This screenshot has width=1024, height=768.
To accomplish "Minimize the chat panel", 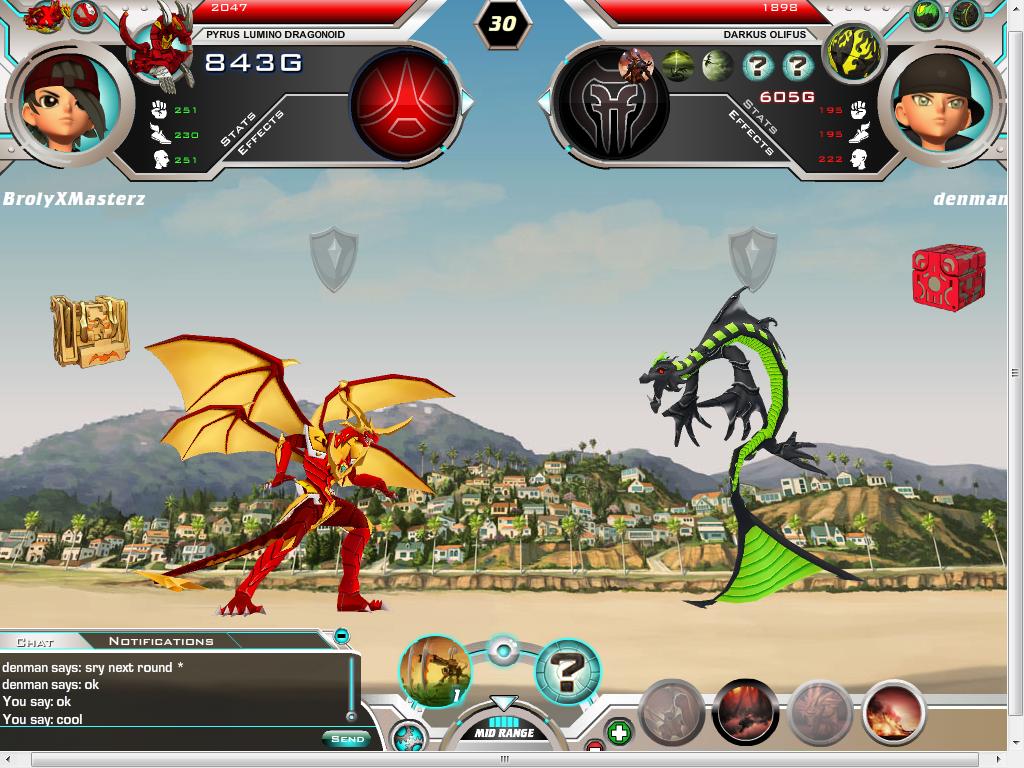I will [341, 635].
